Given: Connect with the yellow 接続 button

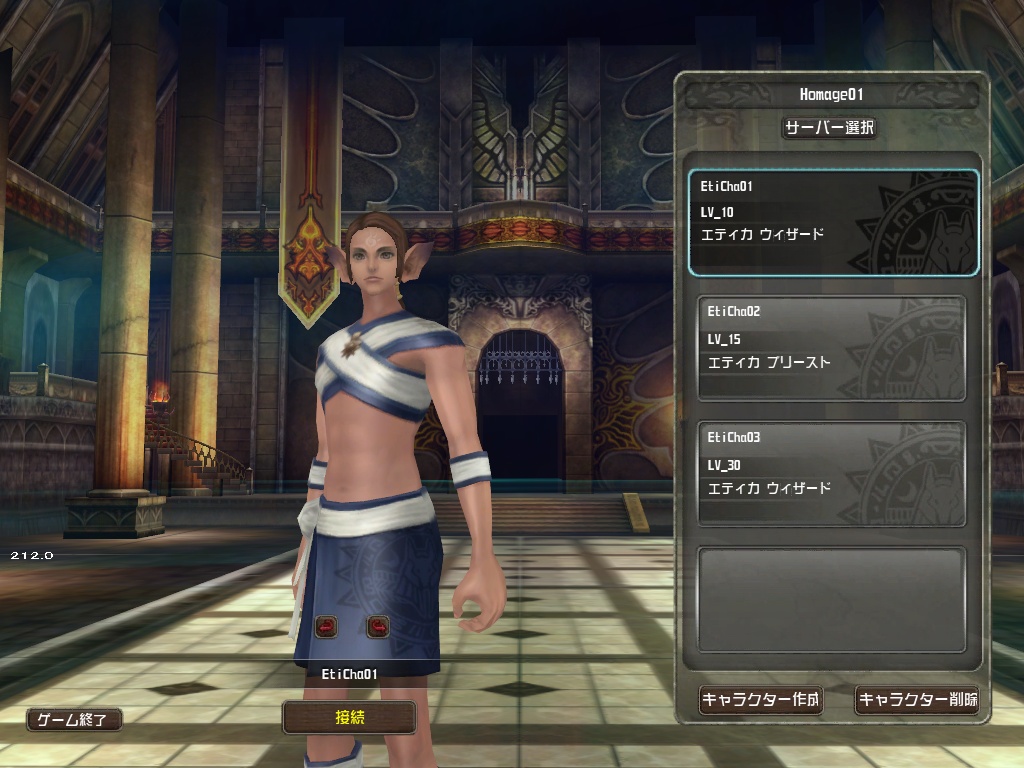Looking at the screenshot, I should tap(349, 717).
